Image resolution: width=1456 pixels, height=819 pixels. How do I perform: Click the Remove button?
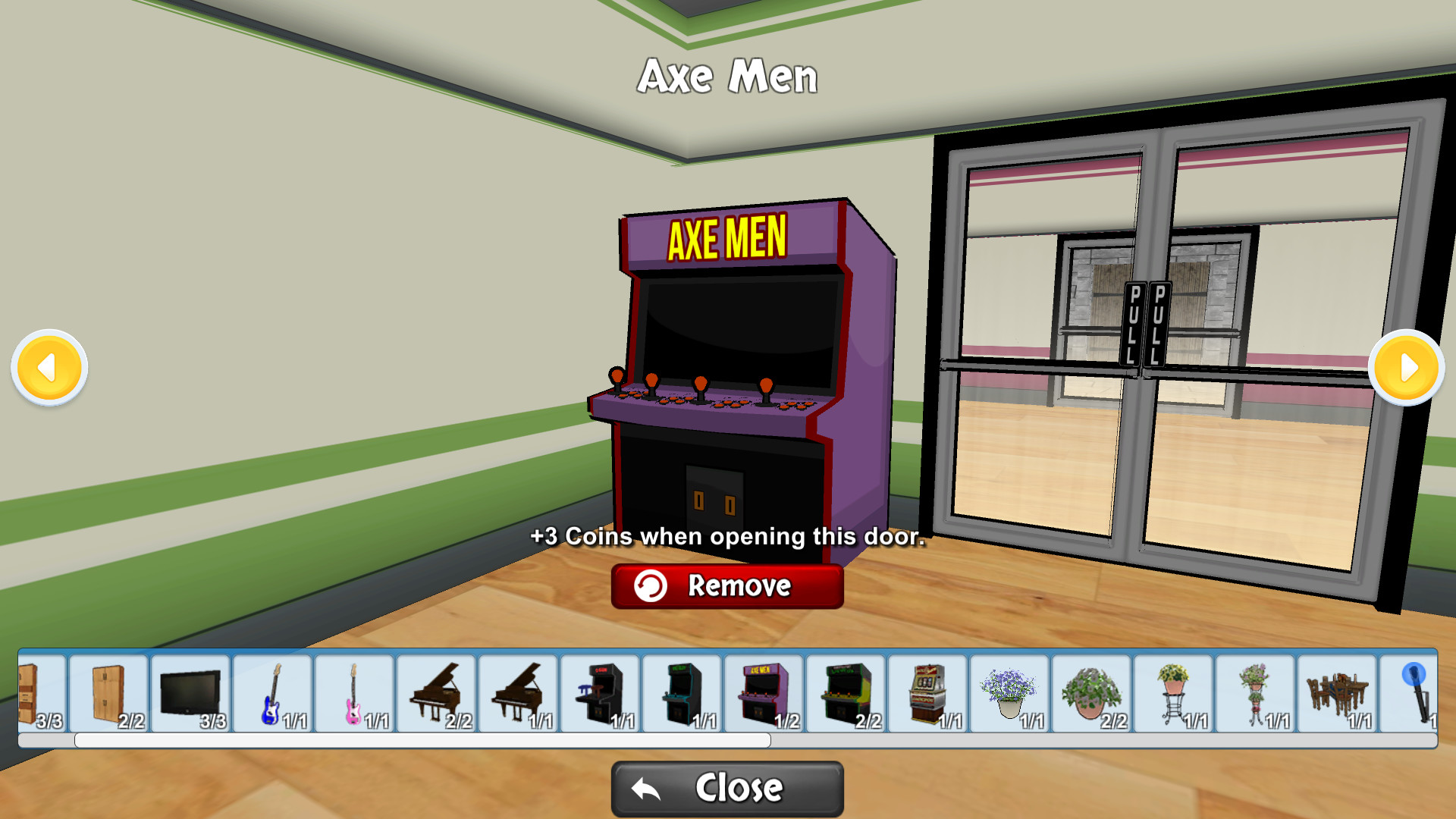click(726, 585)
